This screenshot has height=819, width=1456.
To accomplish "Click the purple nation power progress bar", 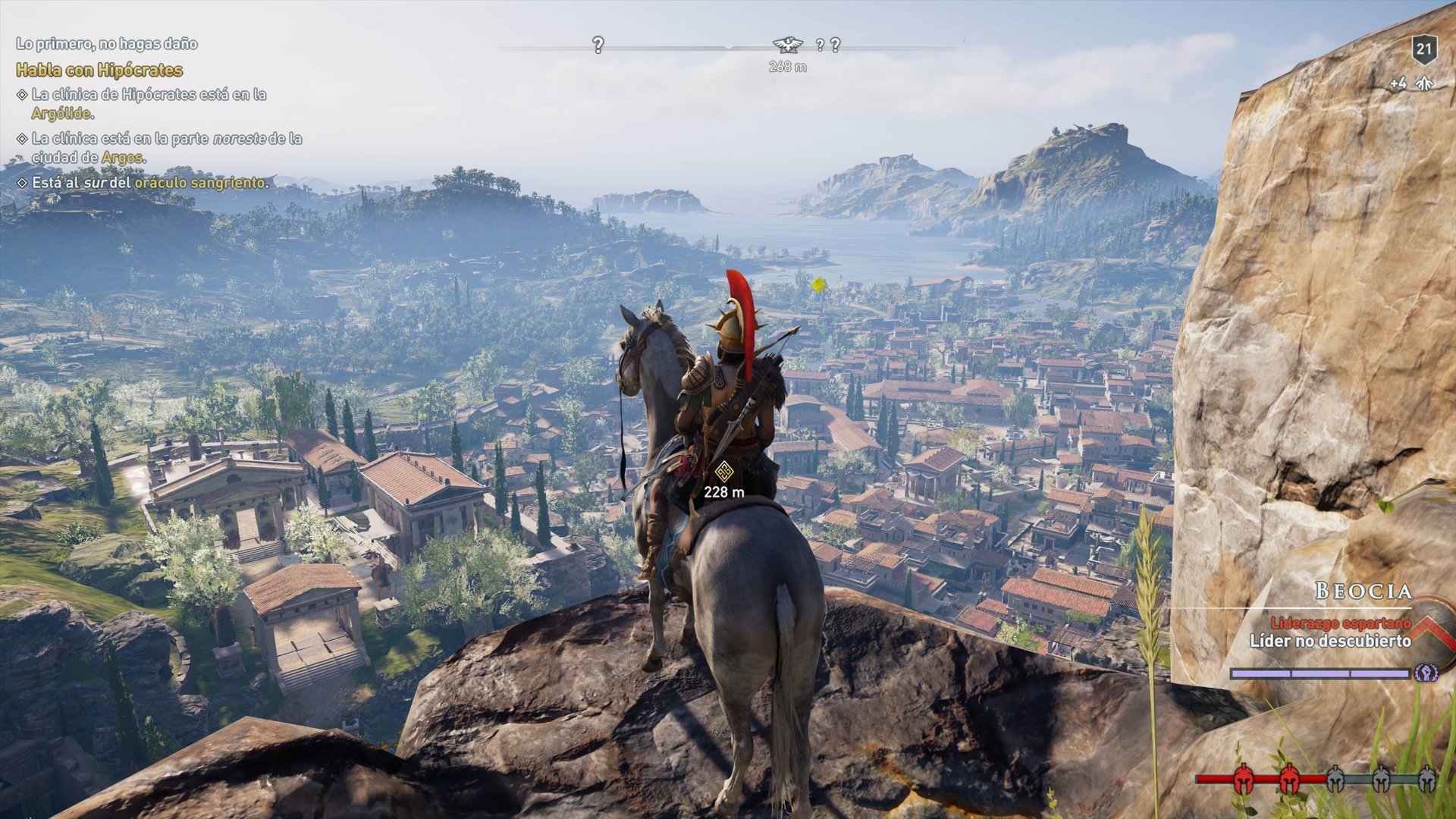I will pyautogui.click(x=1319, y=673).
